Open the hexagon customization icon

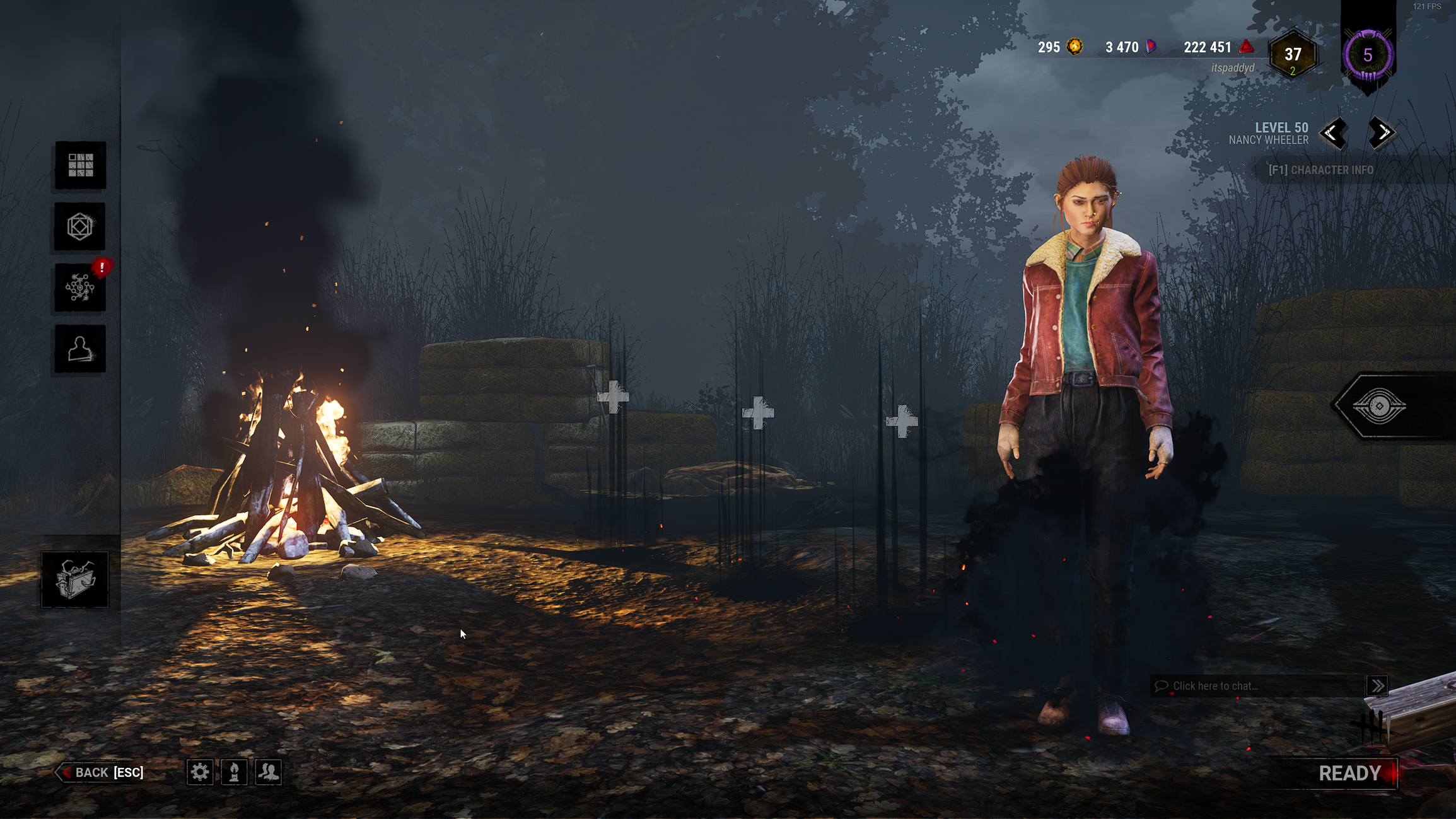click(80, 226)
